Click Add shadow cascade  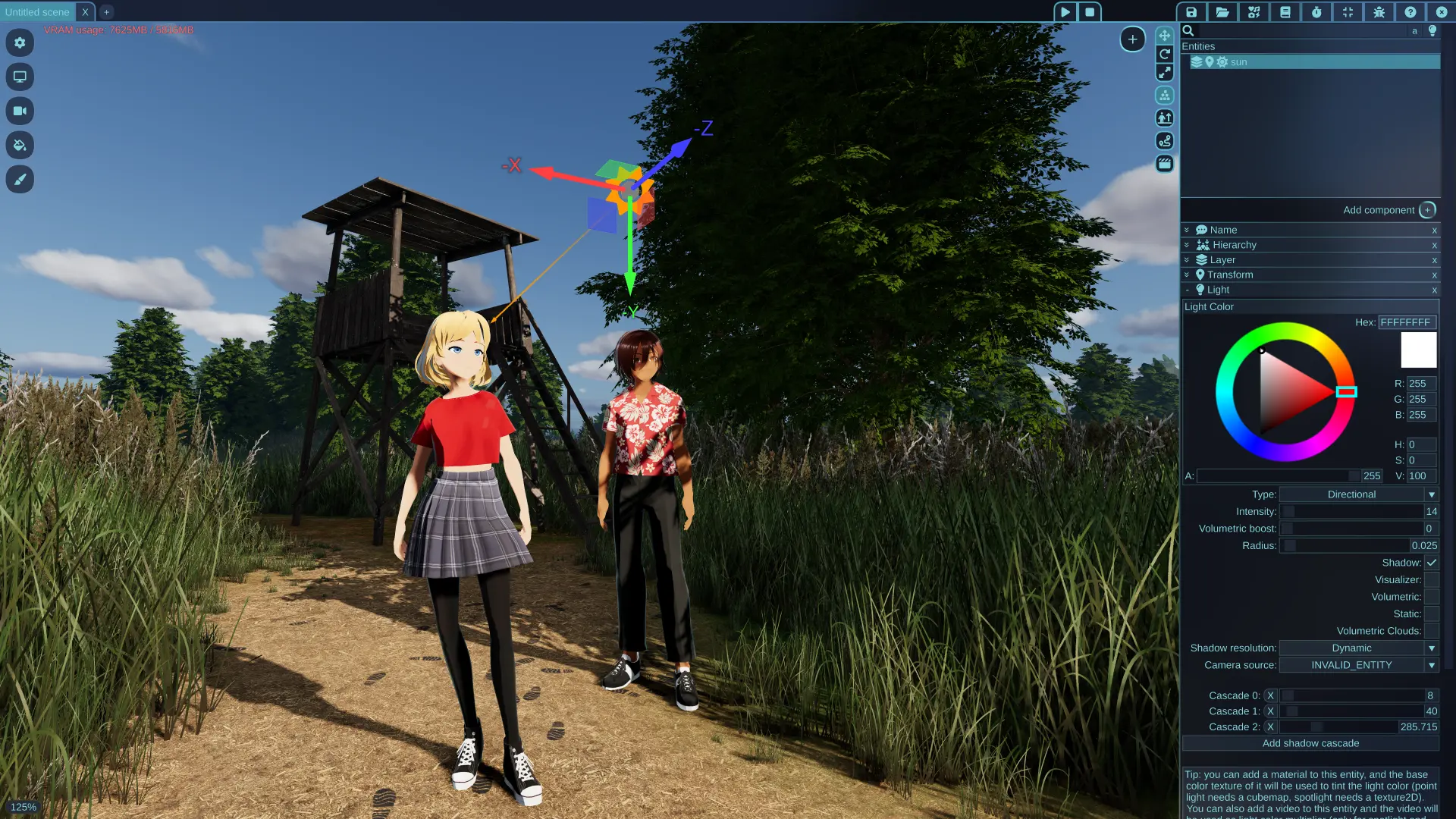tap(1310, 743)
